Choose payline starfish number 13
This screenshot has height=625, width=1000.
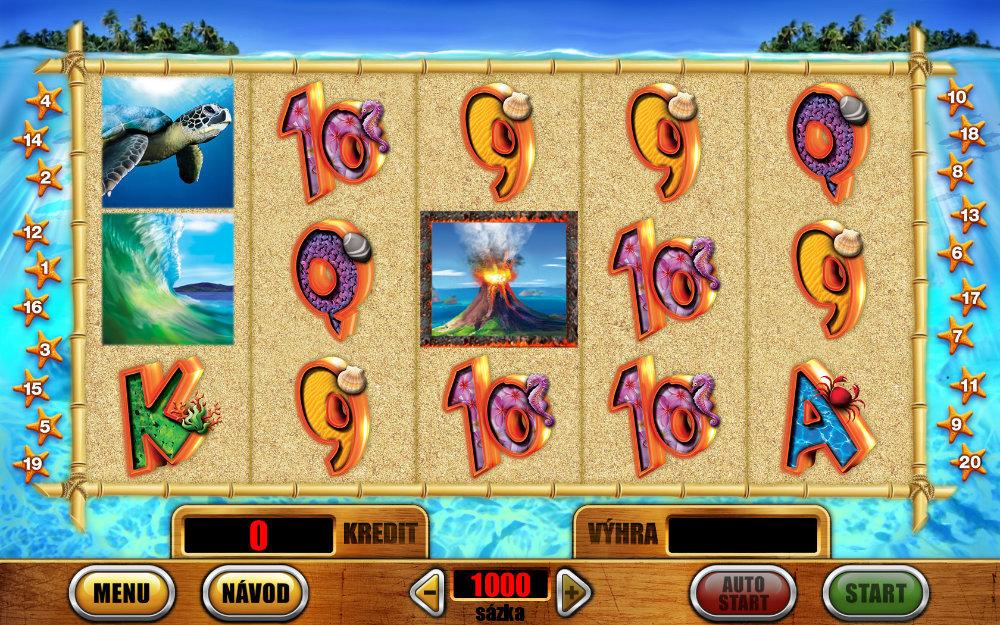coord(969,213)
